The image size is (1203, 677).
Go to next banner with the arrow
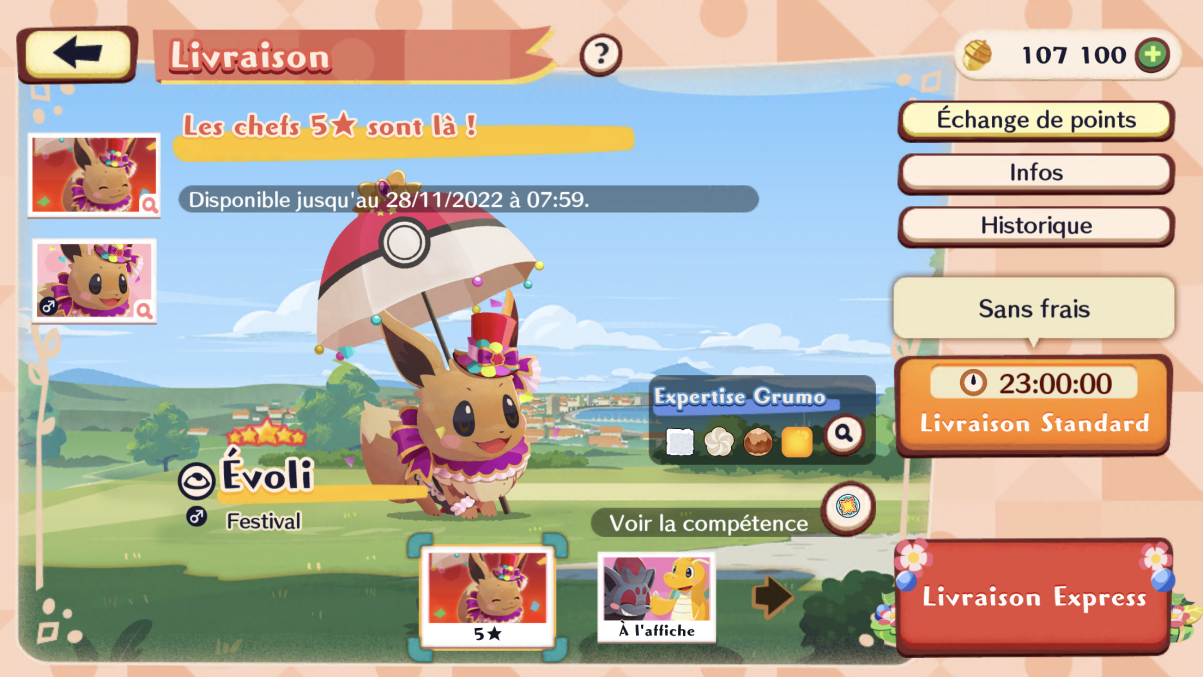click(x=772, y=597)
